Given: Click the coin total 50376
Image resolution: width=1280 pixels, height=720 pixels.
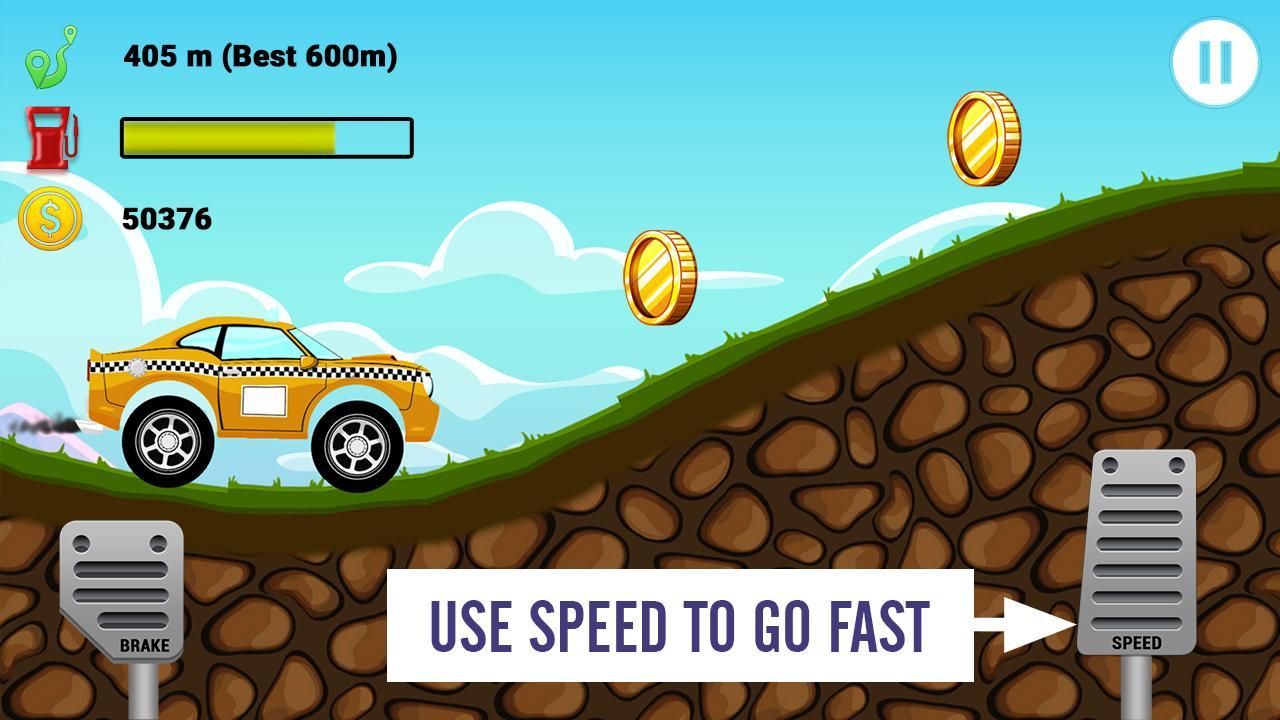Looking at the screenshot, I should pyautogui.click(x=166, y=217).
